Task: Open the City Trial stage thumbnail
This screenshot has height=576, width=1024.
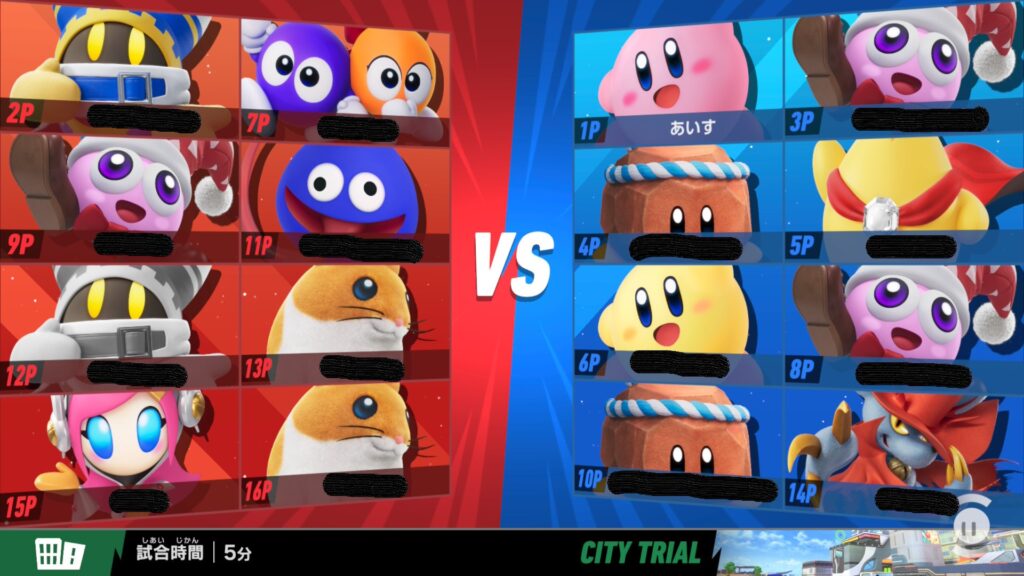Action: pyautogui.click(x=868, y=553)
